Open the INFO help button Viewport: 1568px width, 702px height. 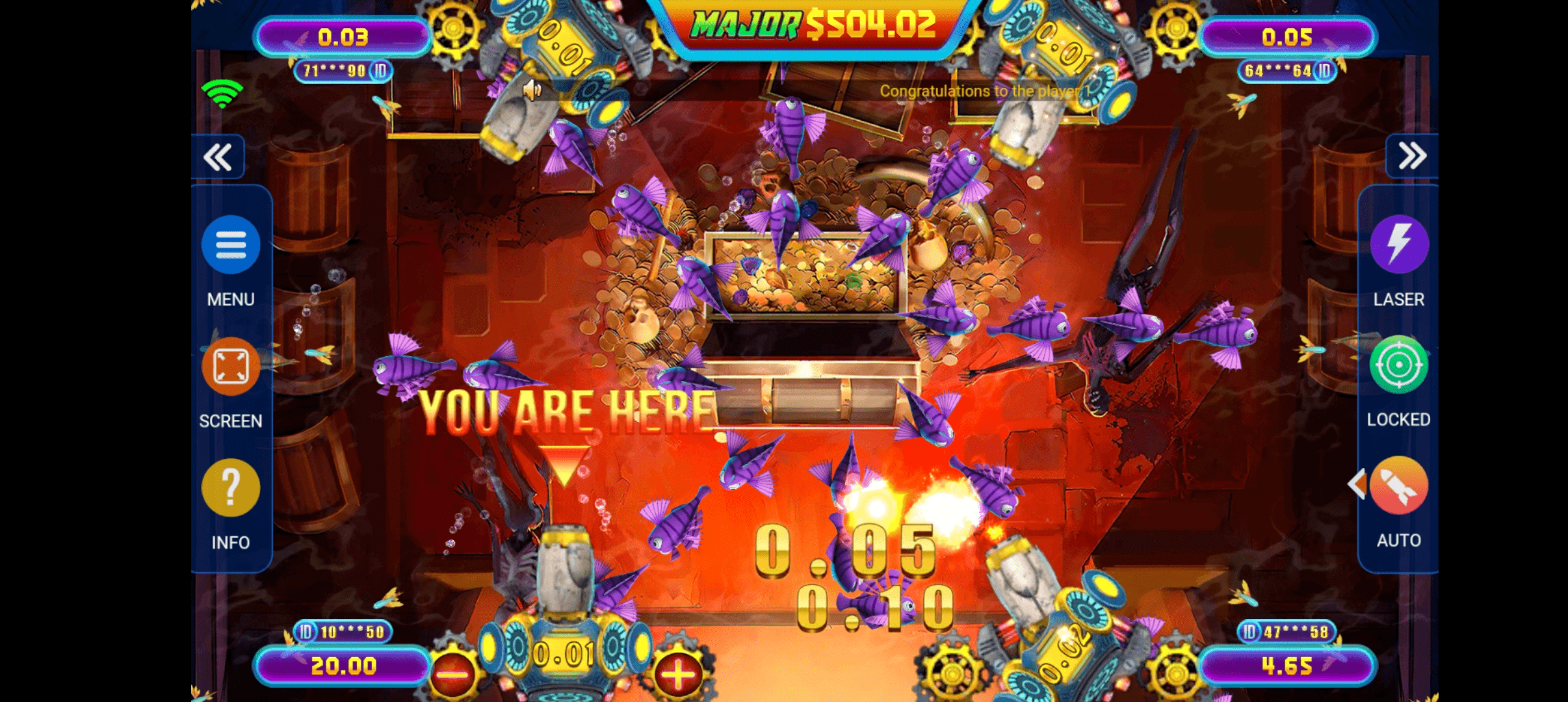(x=231, y=487)
